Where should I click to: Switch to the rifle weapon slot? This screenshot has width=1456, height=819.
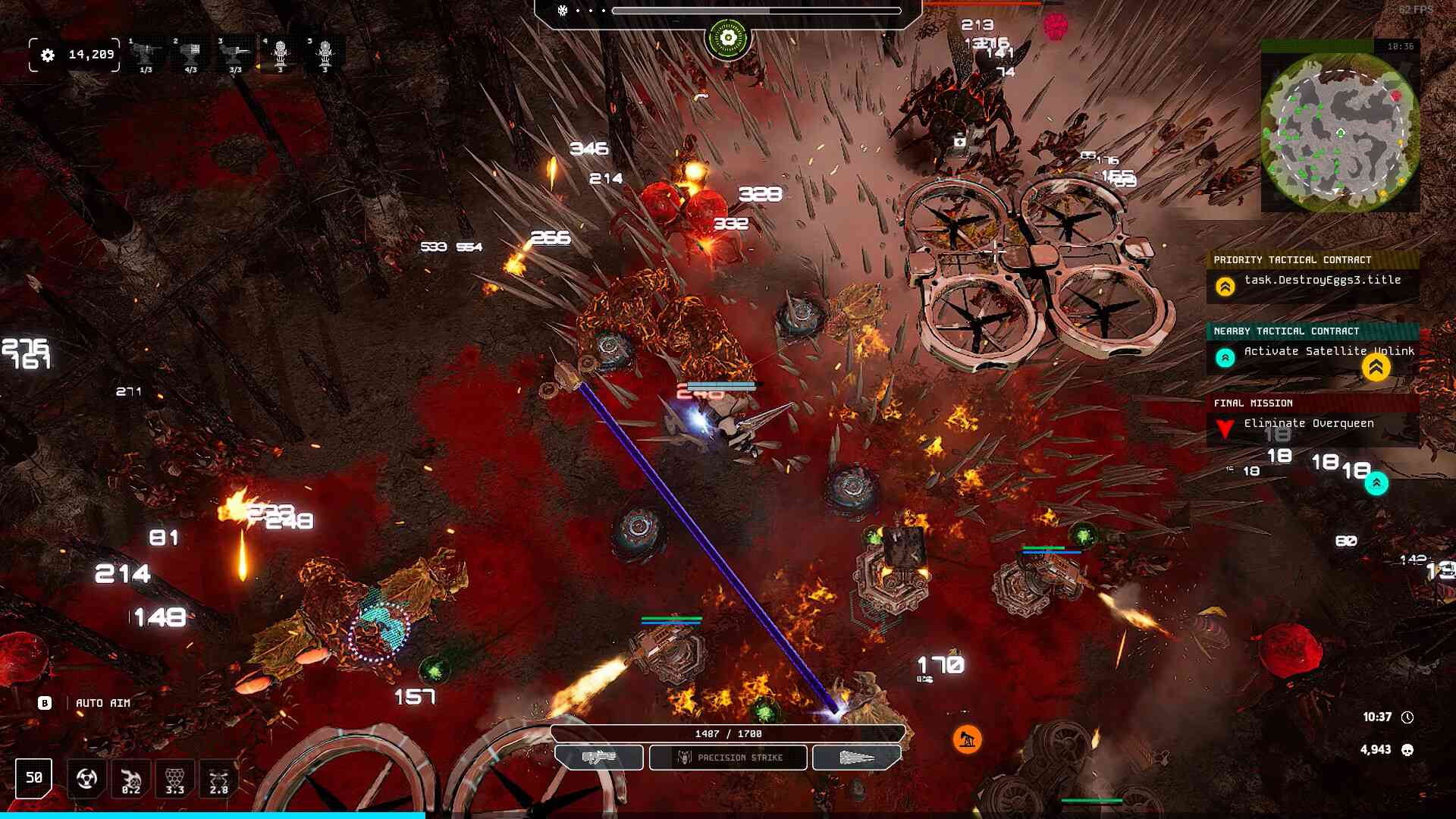coord(599,758)
